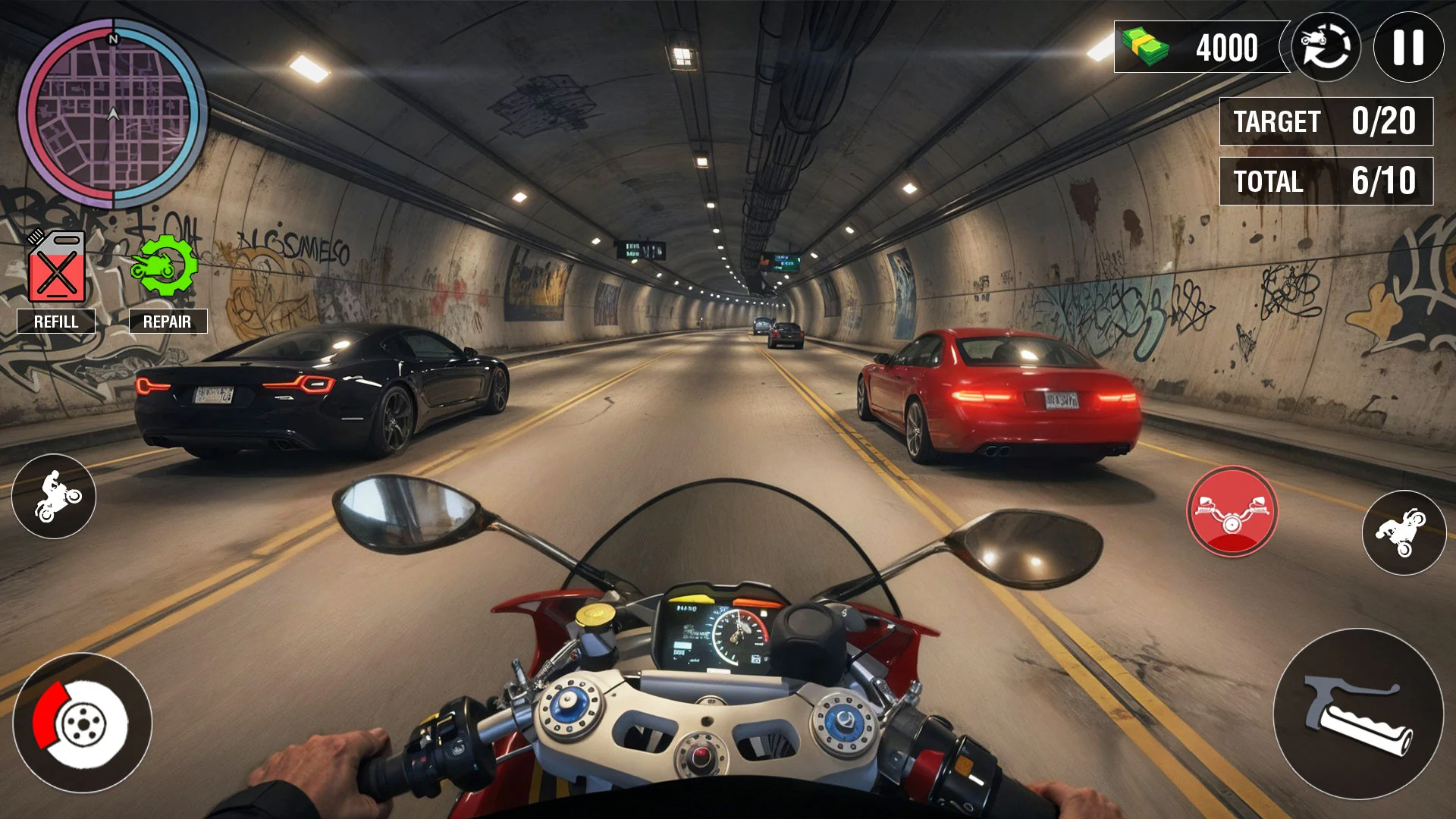Click the REFILL label button
Image resolution: width=1456 pixels, height=819 pixels.
tap(56, 322)
